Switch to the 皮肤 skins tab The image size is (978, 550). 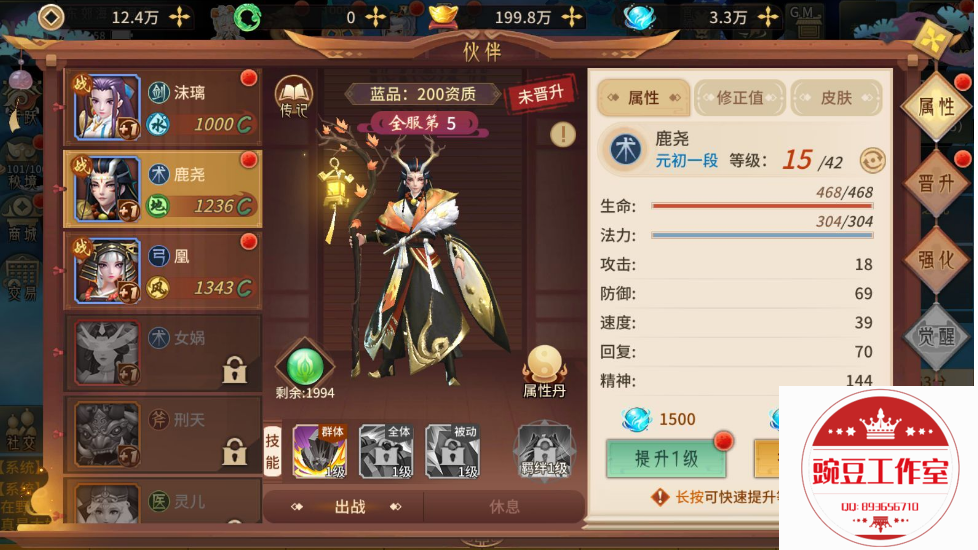[x=836, y=98]
